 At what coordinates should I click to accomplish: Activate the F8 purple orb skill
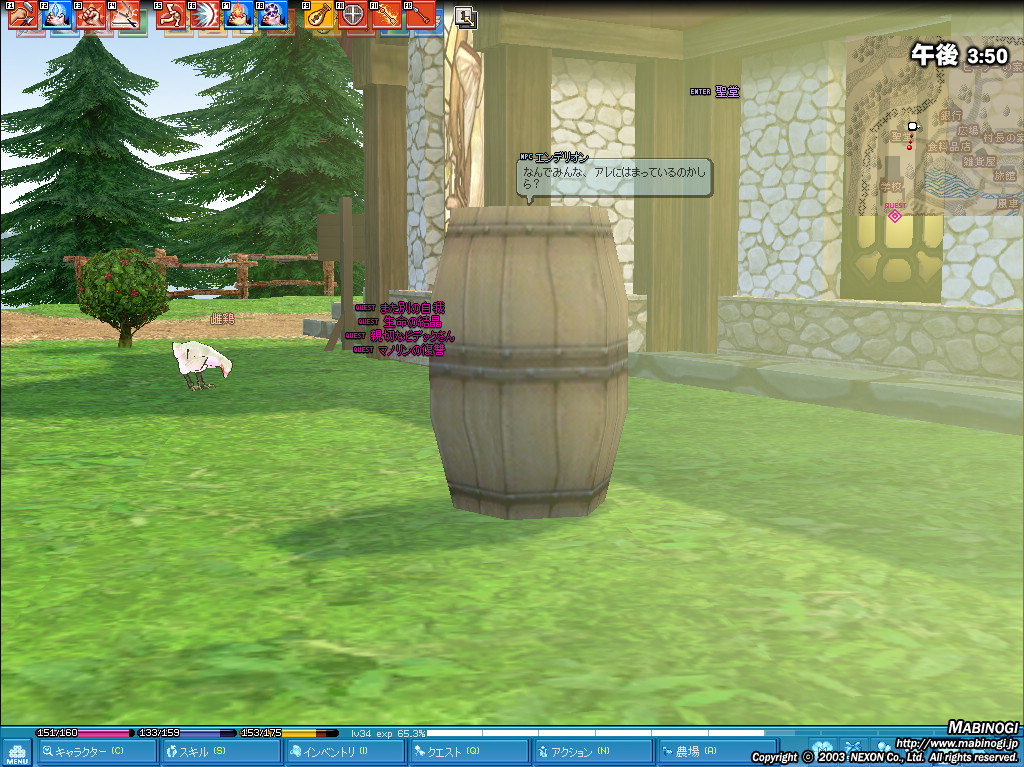[273, 15]
